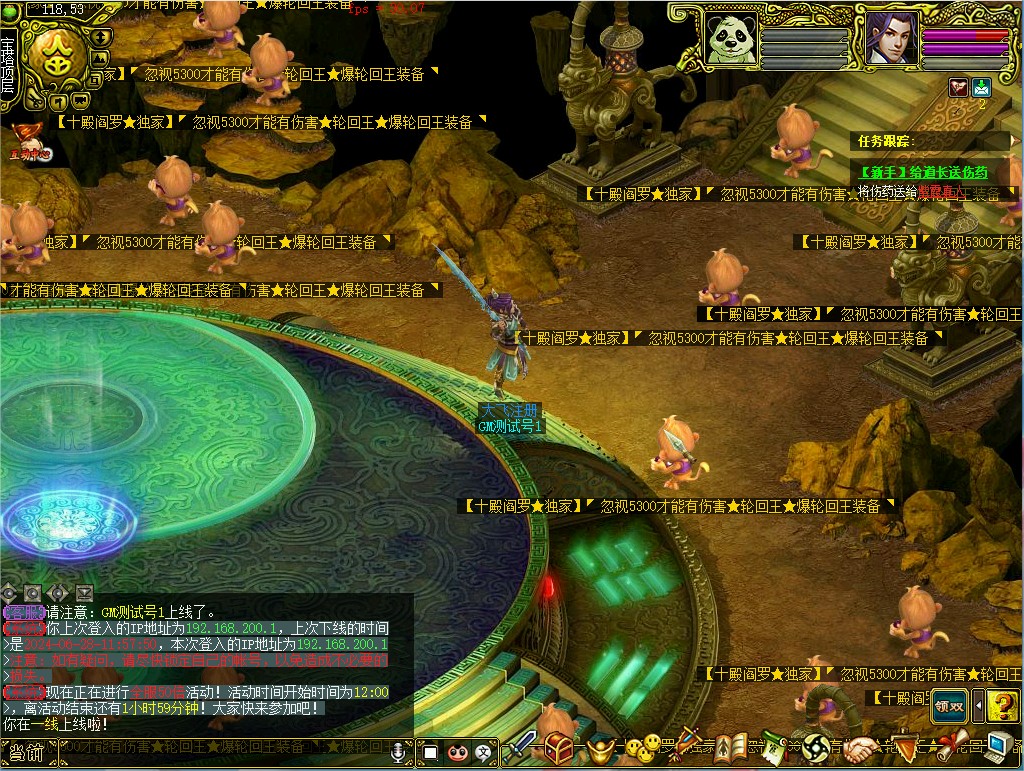This screenshot has height=771, width=1024.
Task: Click the sword attack icon in the toolbar
Action: (x=521, y=747)
